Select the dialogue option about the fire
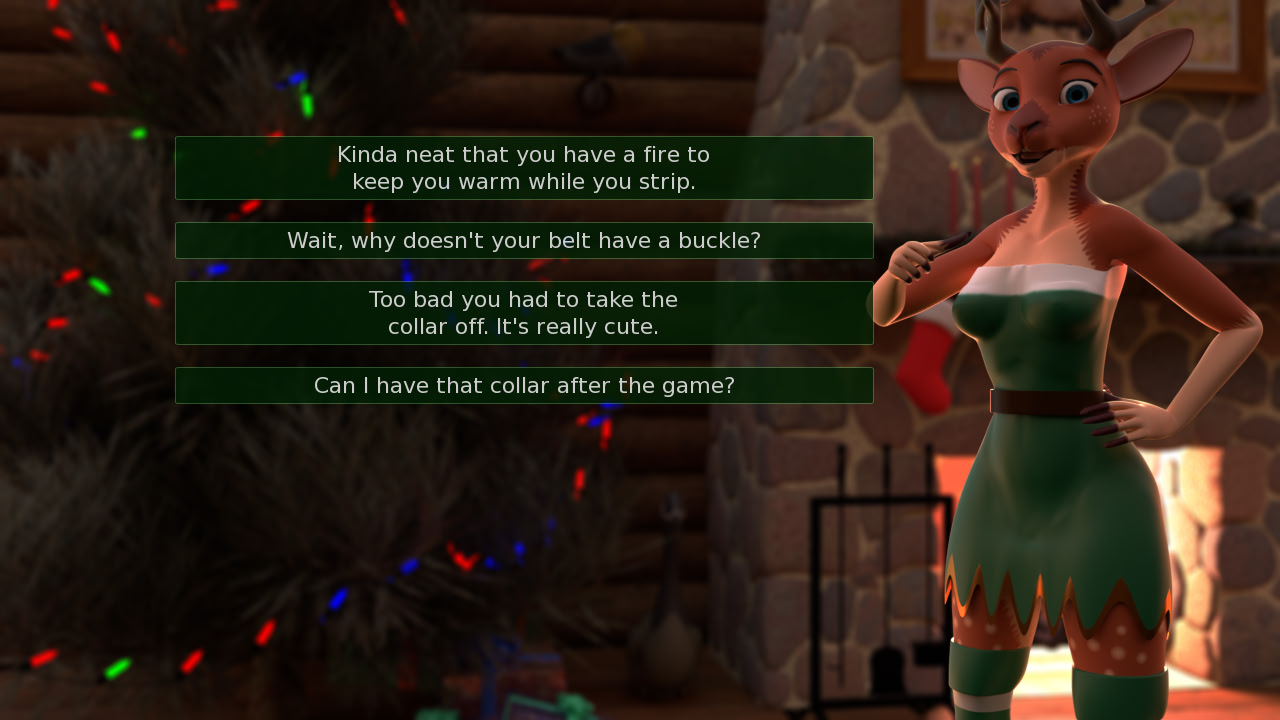 [x=524, y=168]
